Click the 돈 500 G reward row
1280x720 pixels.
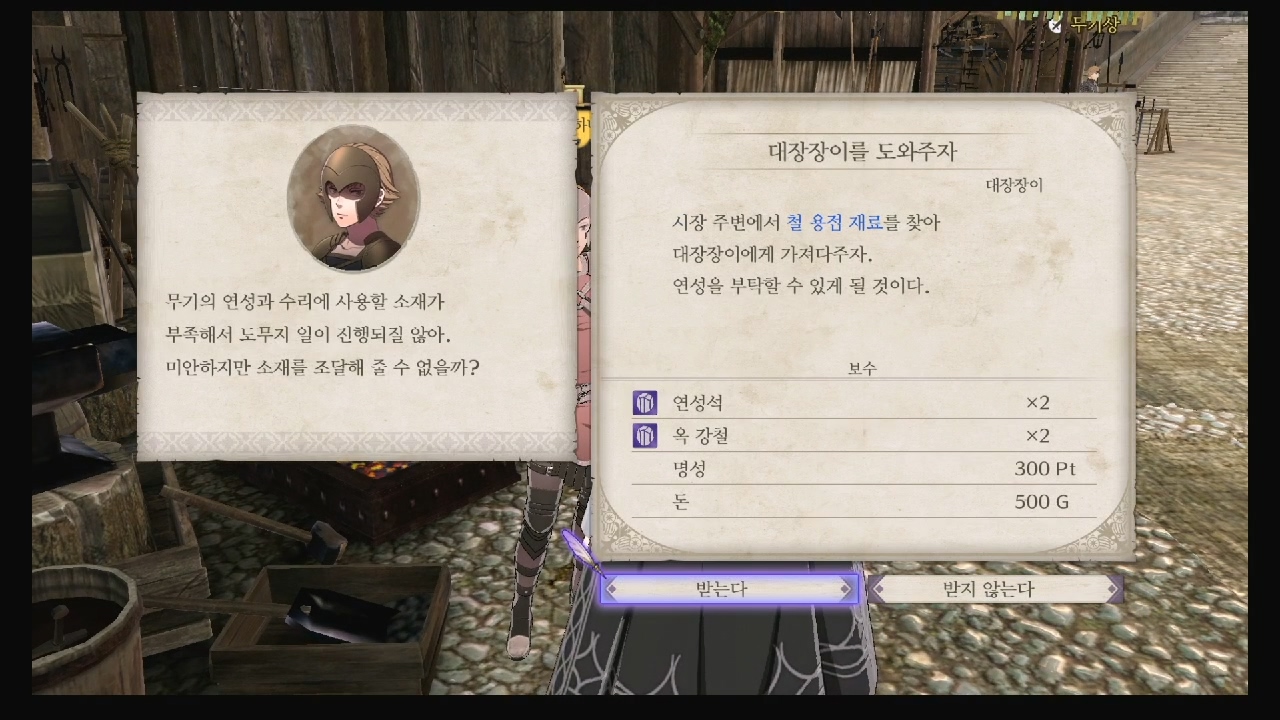click(x=865, y=502)
